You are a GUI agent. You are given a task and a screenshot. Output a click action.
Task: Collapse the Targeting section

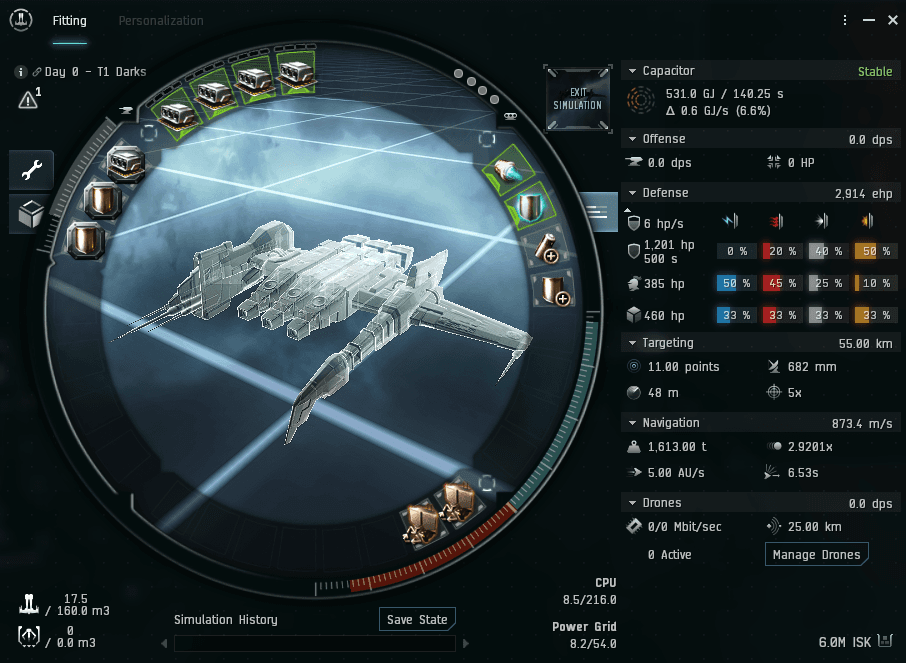630,343
